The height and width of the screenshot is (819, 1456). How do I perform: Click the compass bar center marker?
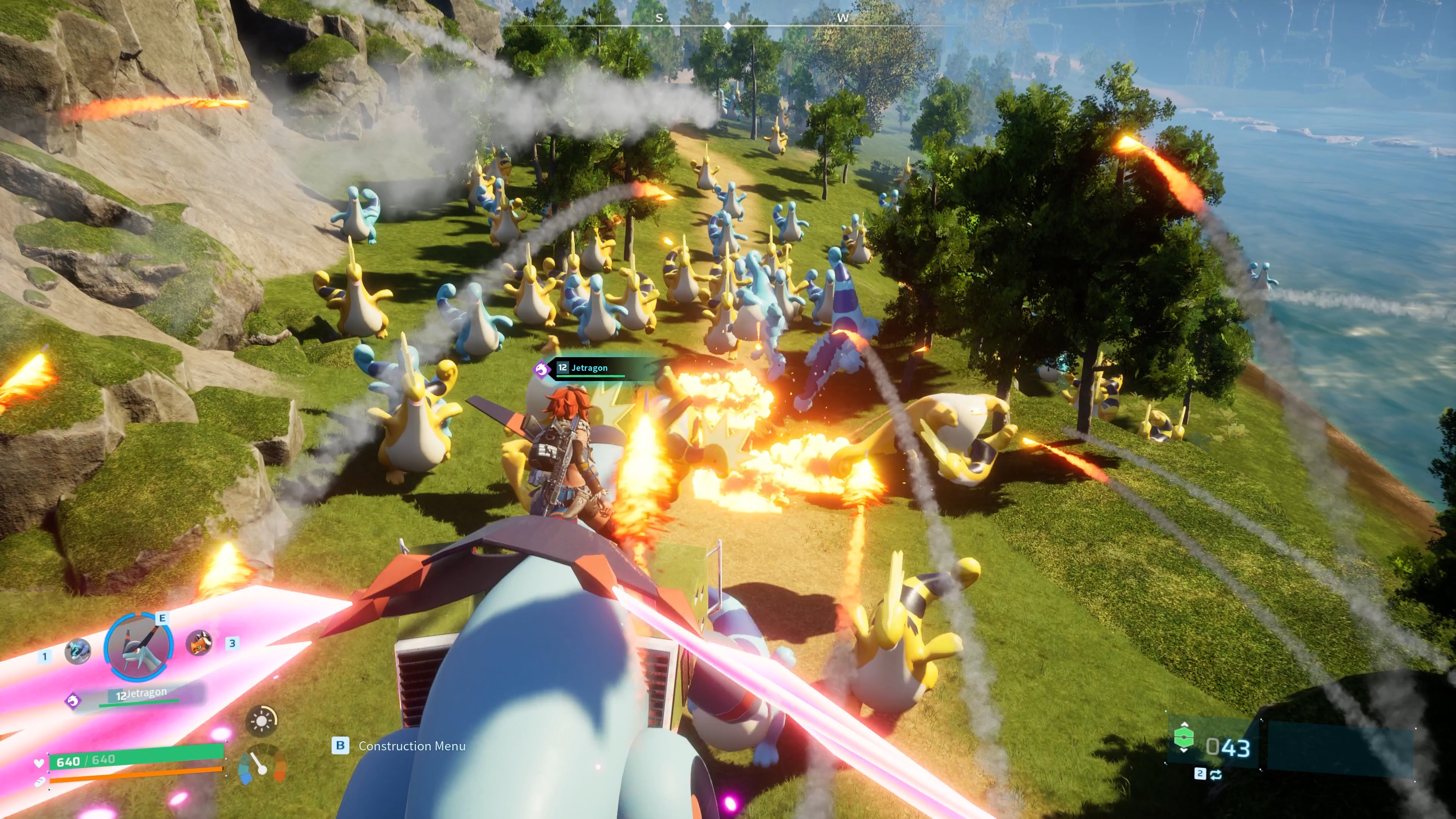click(x=728, y=25)
